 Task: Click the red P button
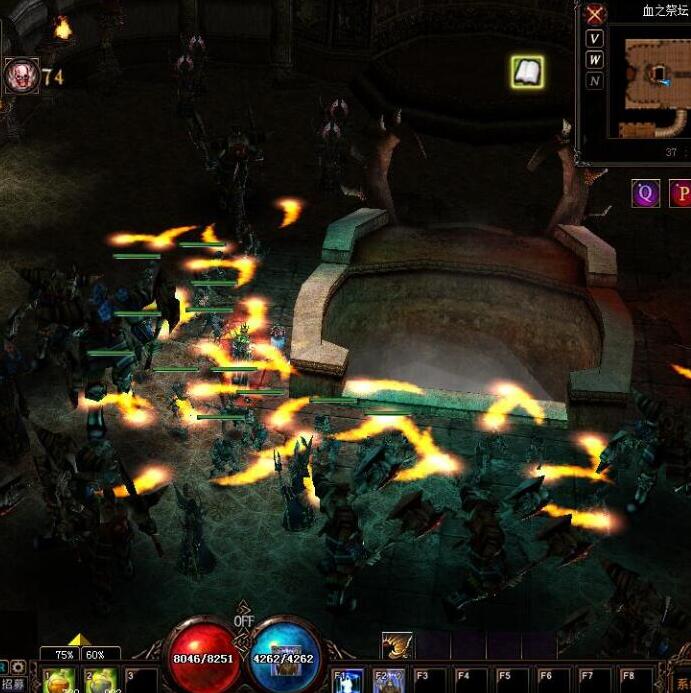(x=681, y=193)
